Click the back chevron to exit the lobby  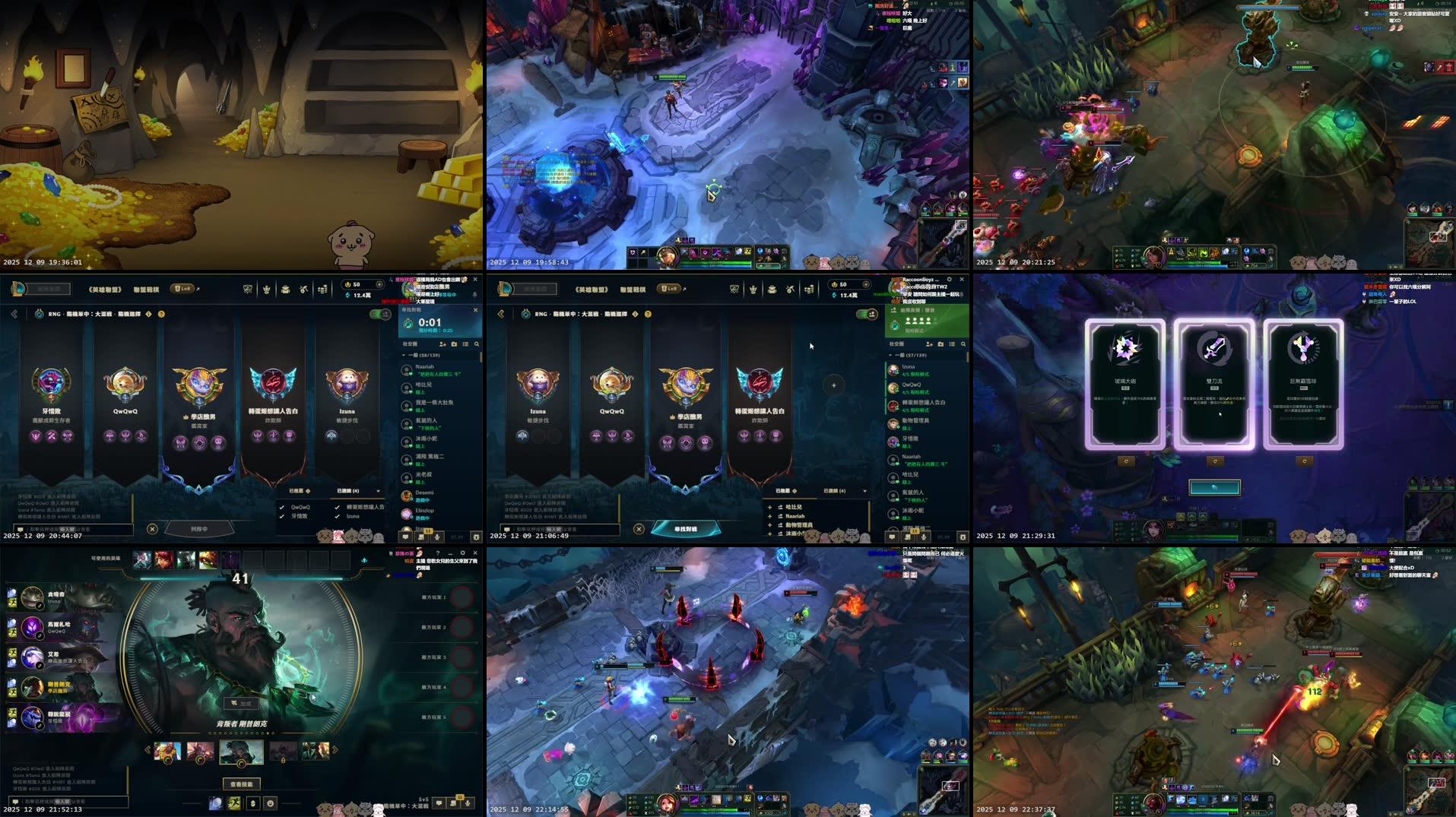(13, 313)
